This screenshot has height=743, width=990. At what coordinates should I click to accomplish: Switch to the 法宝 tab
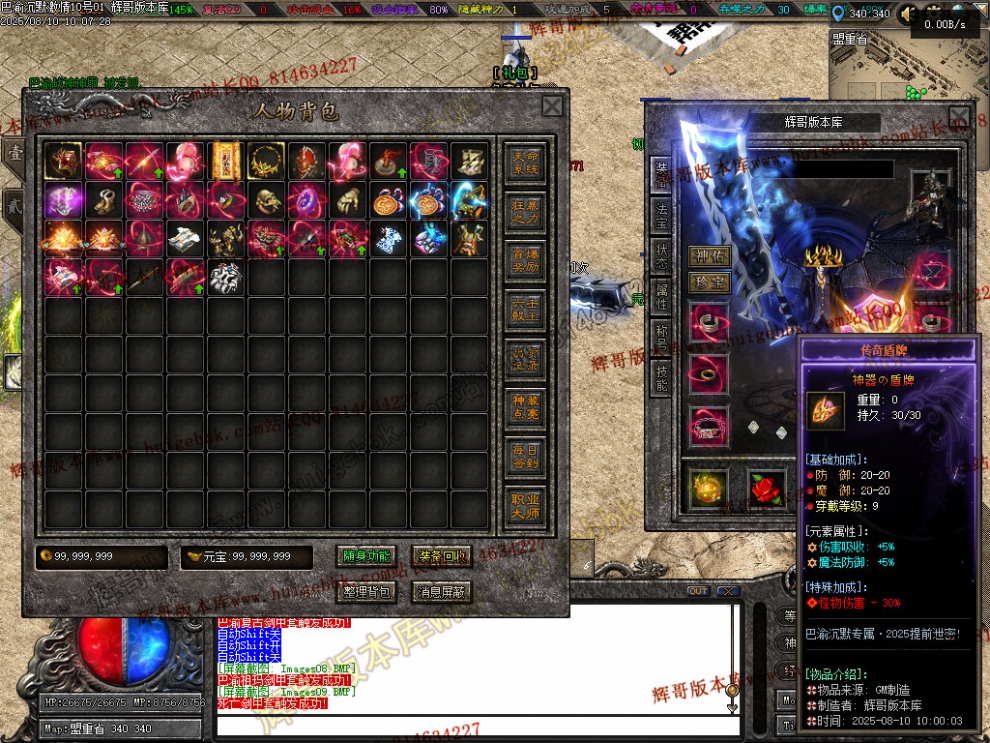point(662,210)
